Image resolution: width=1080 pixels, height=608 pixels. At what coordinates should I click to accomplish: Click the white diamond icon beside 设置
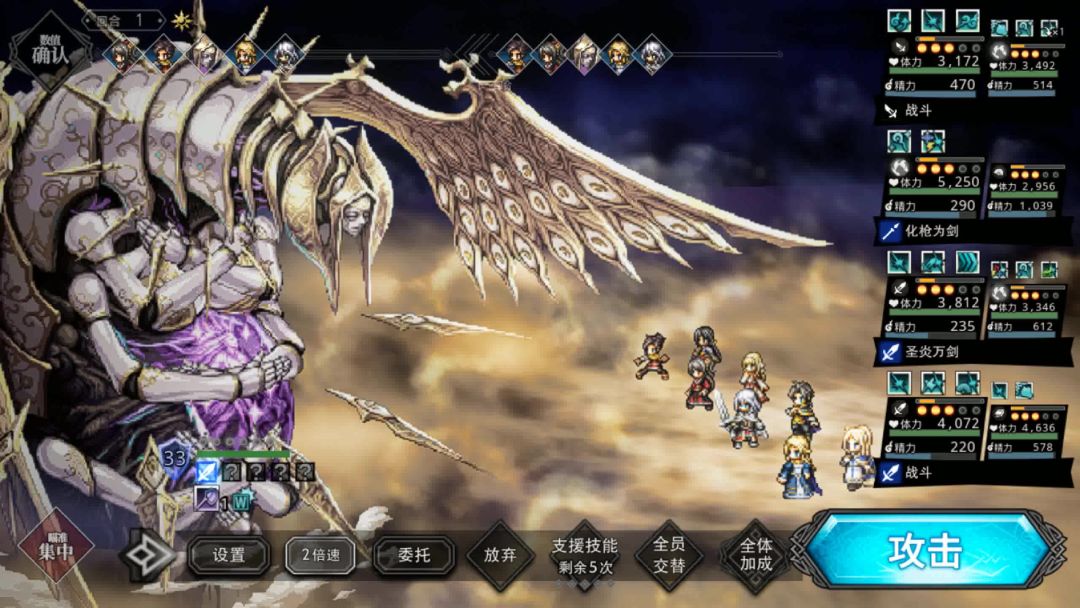point(149,555)
